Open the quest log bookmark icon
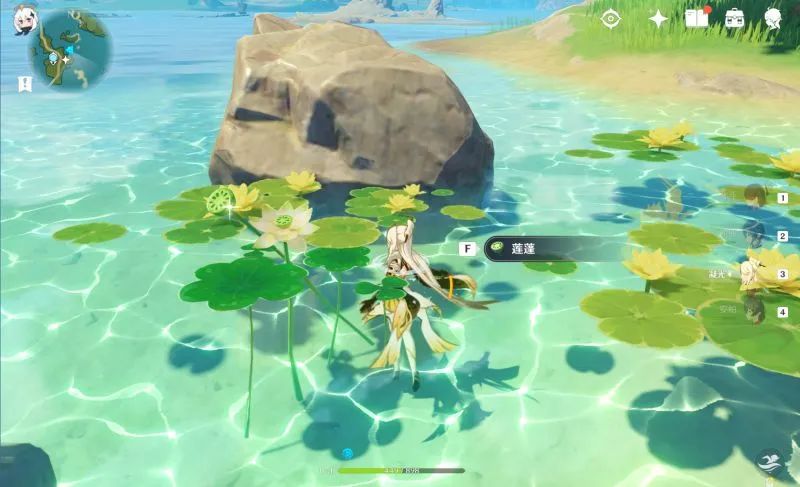This screenshot has width=800, height=487. 25,84
